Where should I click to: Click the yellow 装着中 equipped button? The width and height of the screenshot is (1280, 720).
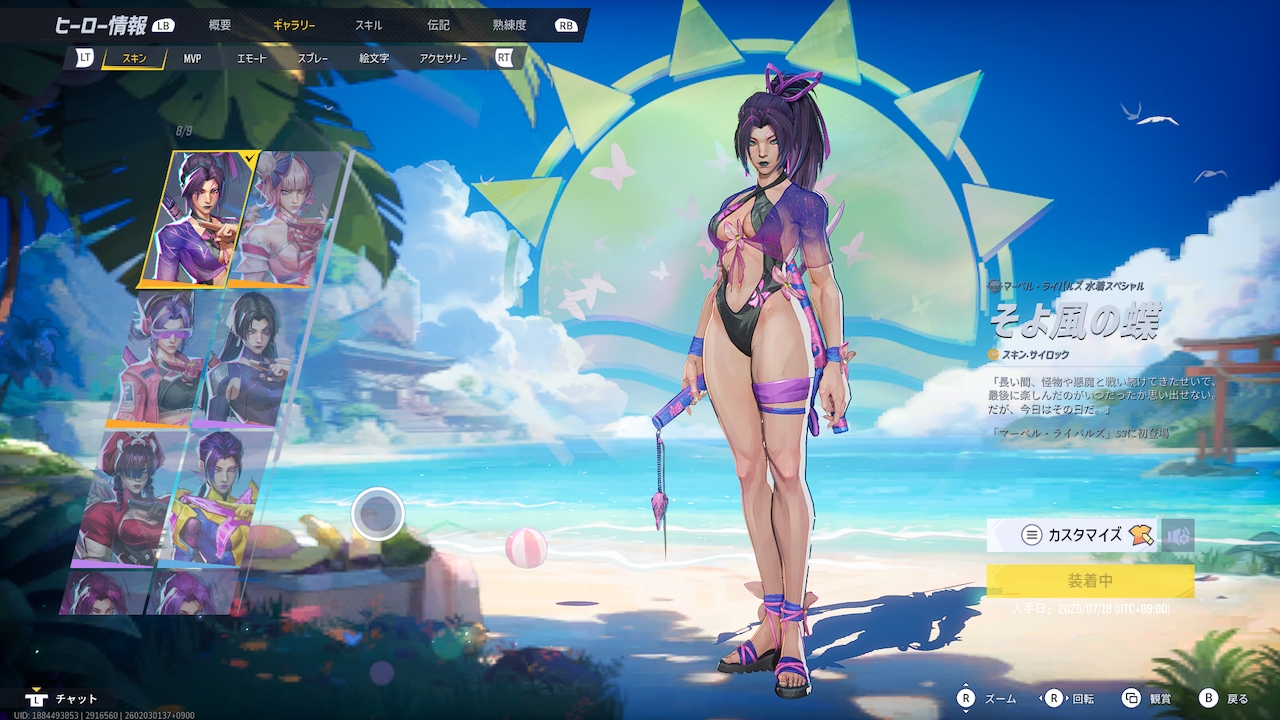pyautogui.click(x=1090, y=581)
